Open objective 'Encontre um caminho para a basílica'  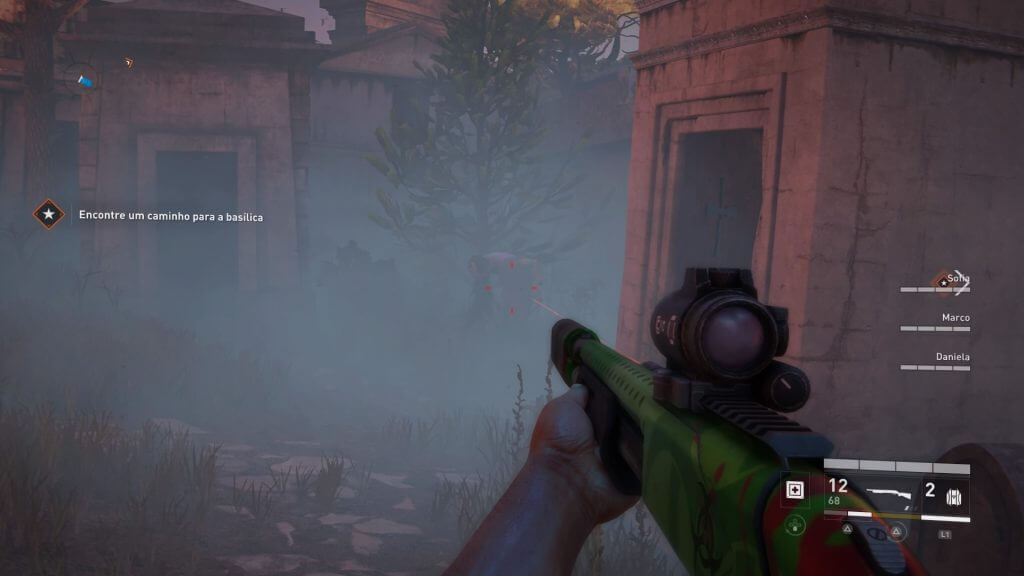pos(170,216)
